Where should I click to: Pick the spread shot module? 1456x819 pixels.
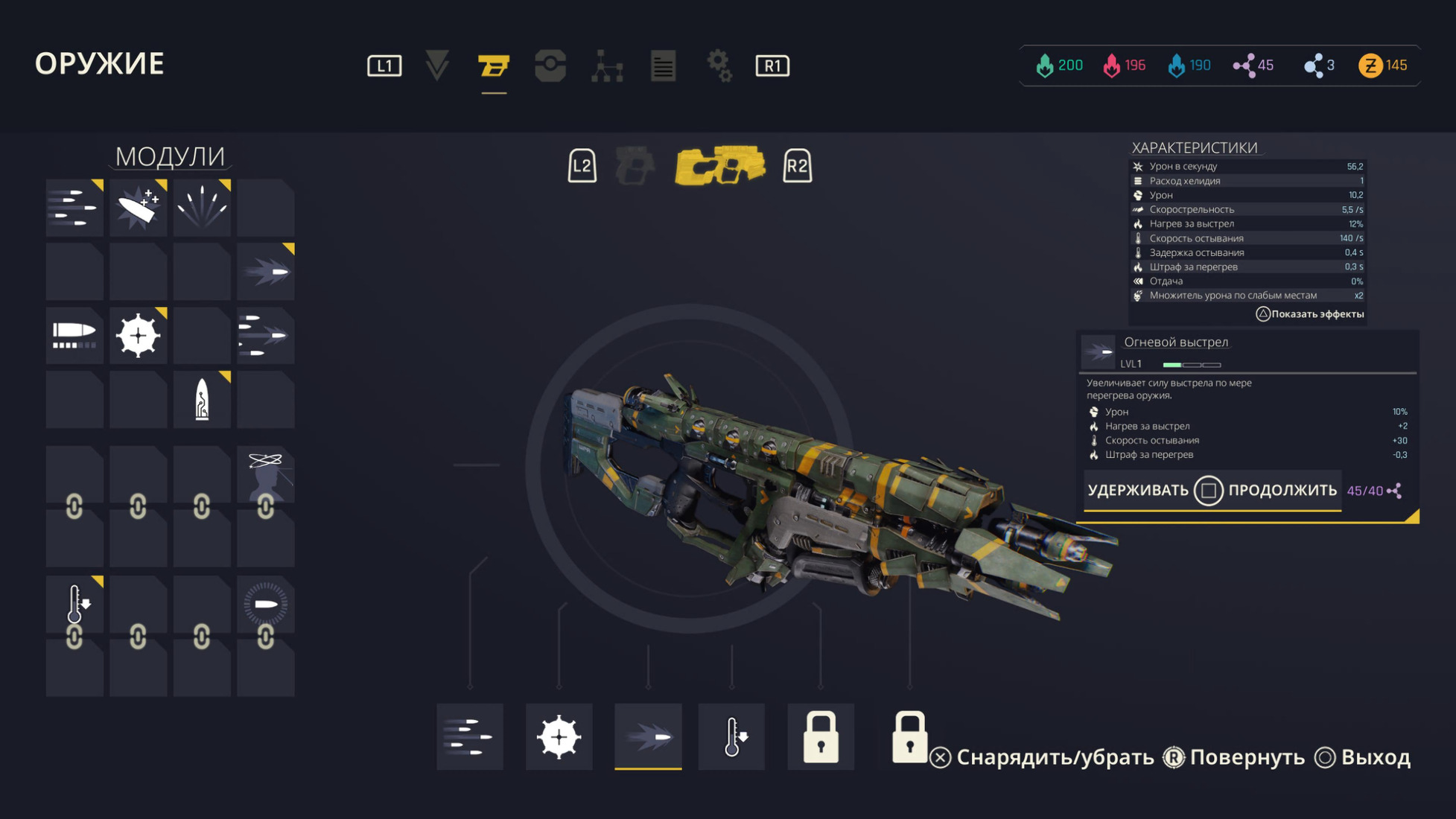[x=202, y=208]
